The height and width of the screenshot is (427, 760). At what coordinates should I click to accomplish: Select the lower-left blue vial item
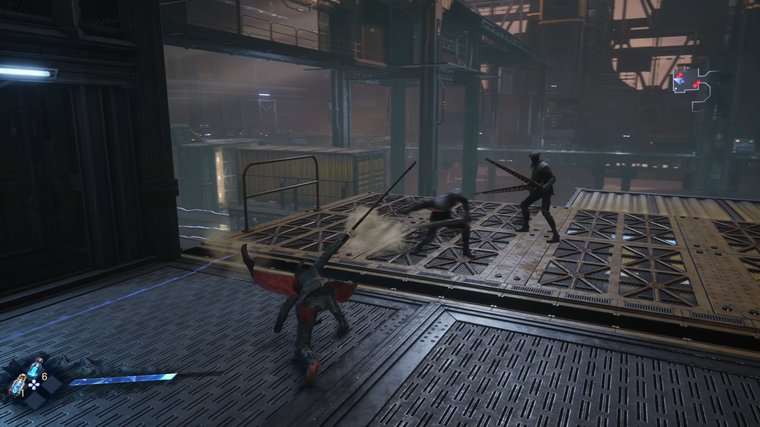(18, 384)
